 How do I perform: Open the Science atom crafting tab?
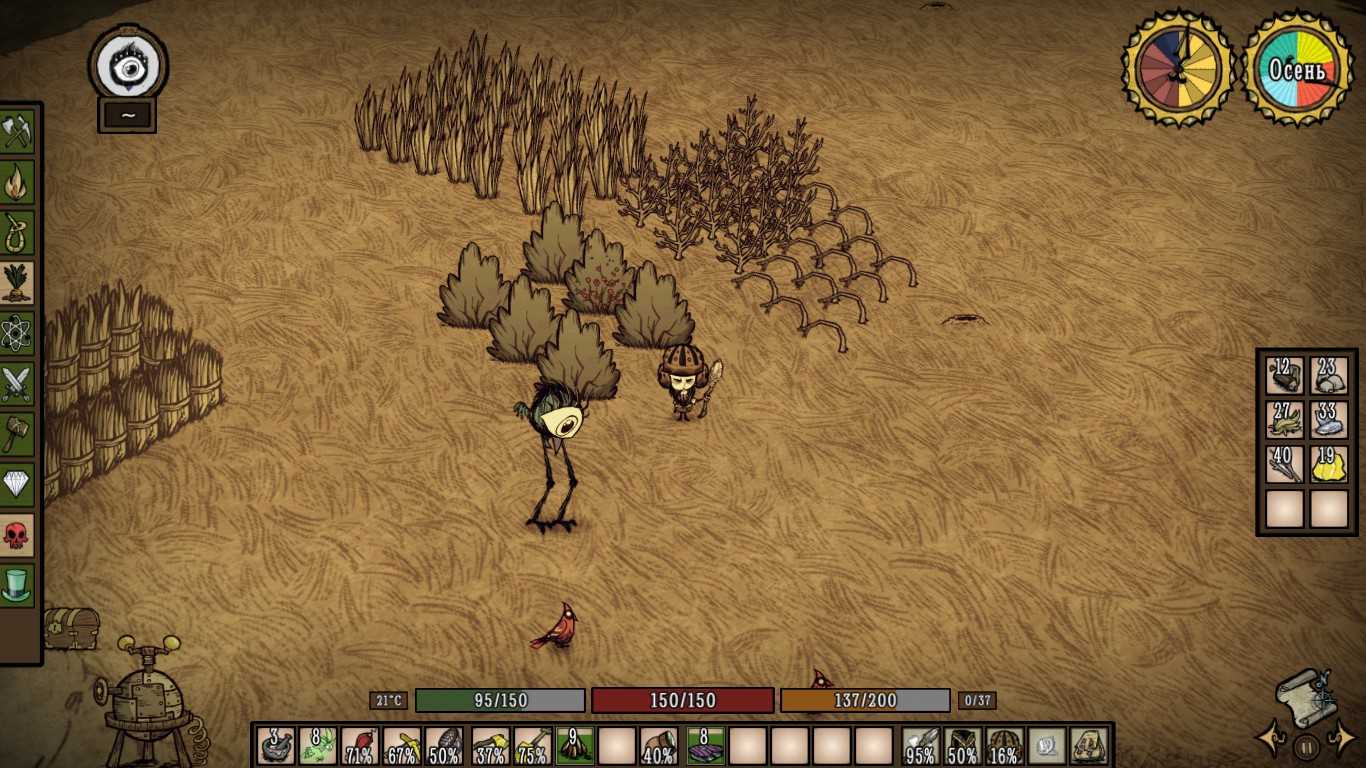17,333
